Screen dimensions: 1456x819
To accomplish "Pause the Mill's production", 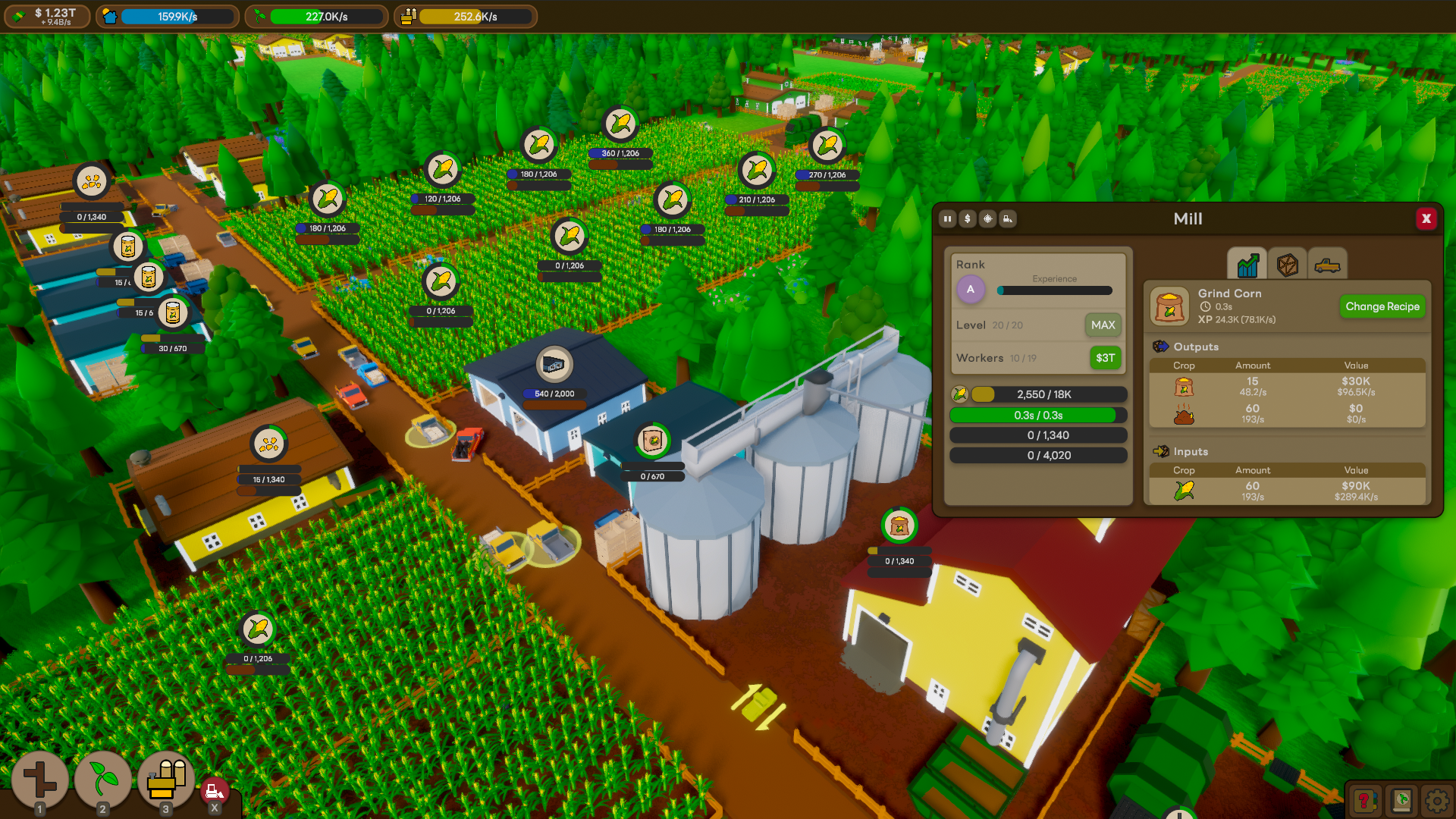I will point(947,219).
